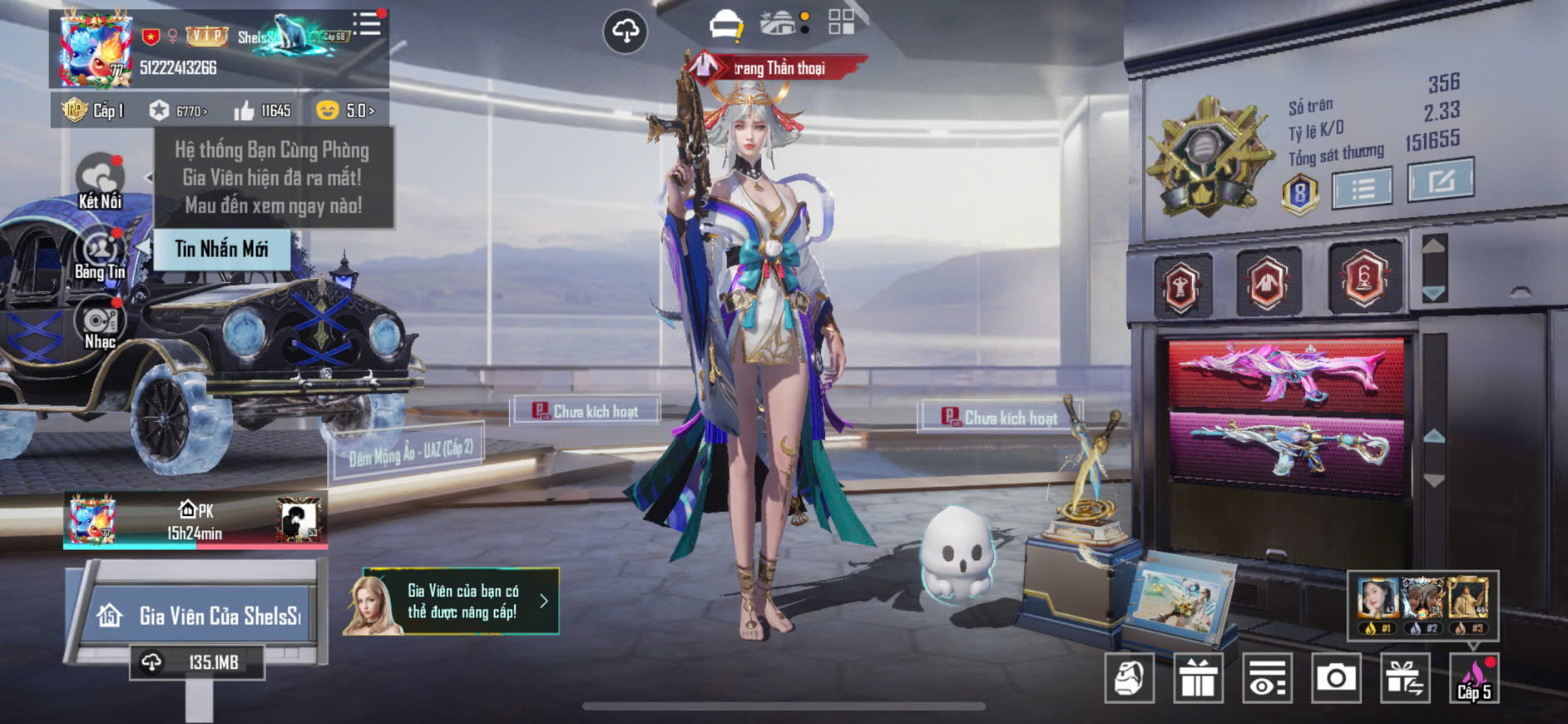Download the 135.1MB resource pack

pos(197,662)
